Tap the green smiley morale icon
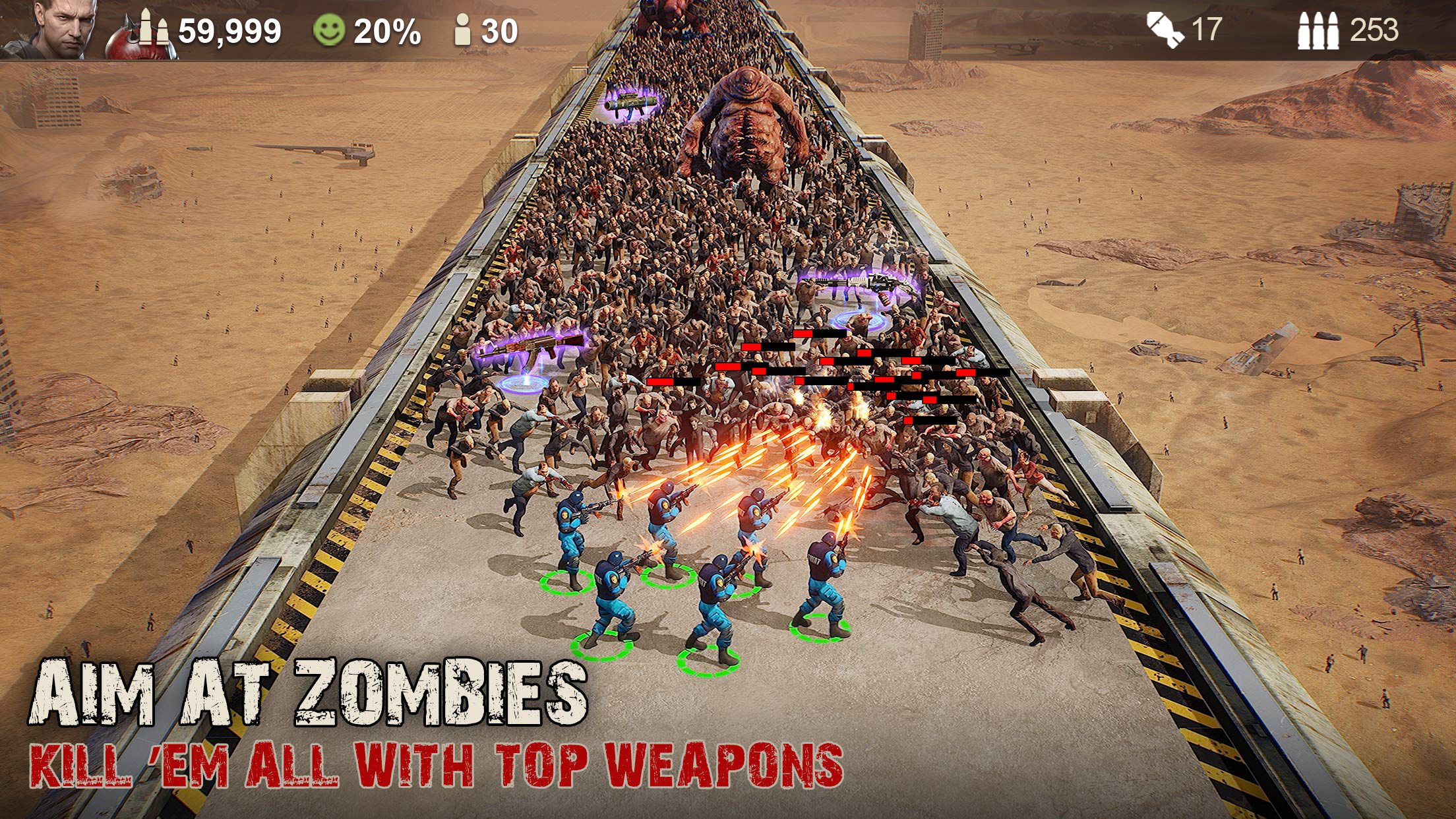Screen dimensions: 1456x819 pyautogui.click(x=328, y=29)
